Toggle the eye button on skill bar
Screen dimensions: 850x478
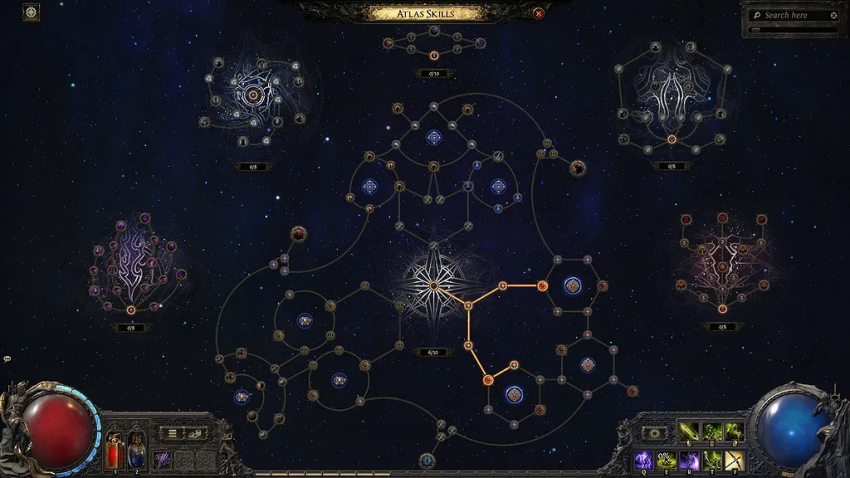(654, 433)
